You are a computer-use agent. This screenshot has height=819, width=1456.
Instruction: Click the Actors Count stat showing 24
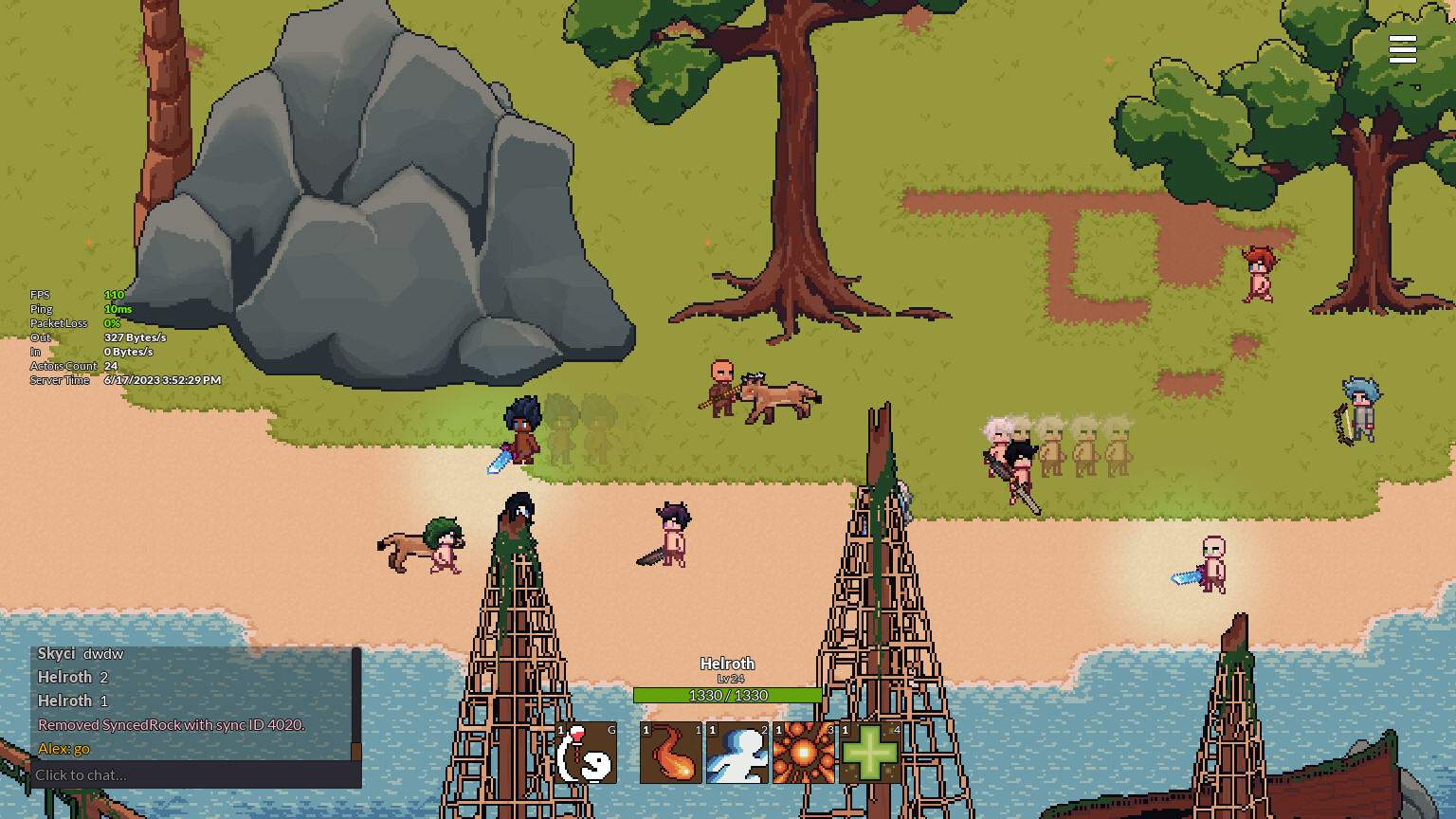point(114,366)
